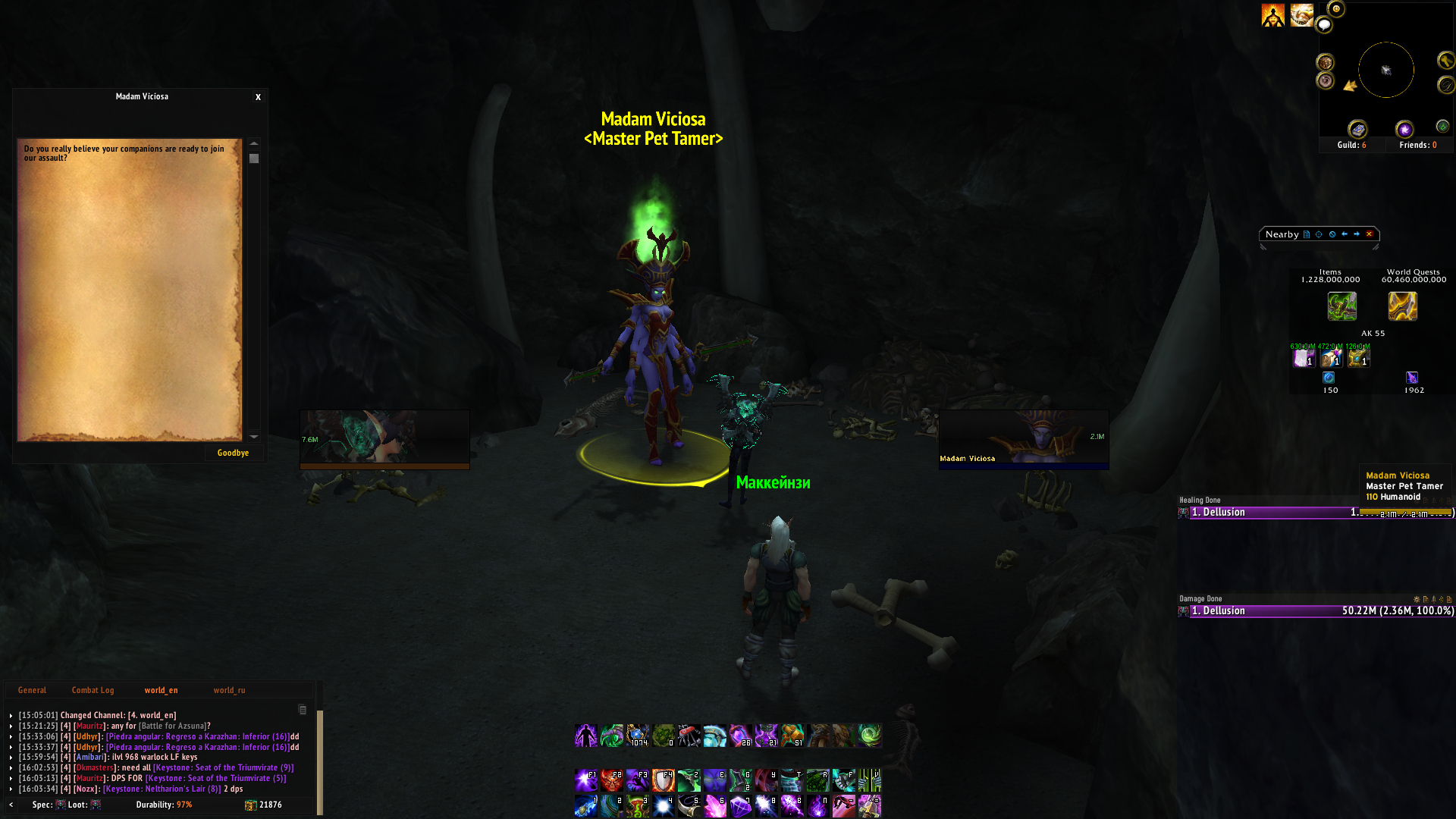Select the World Quests golden artifact icon
This screenshot has height=819, width=1456.
[x=1402, y=306]
